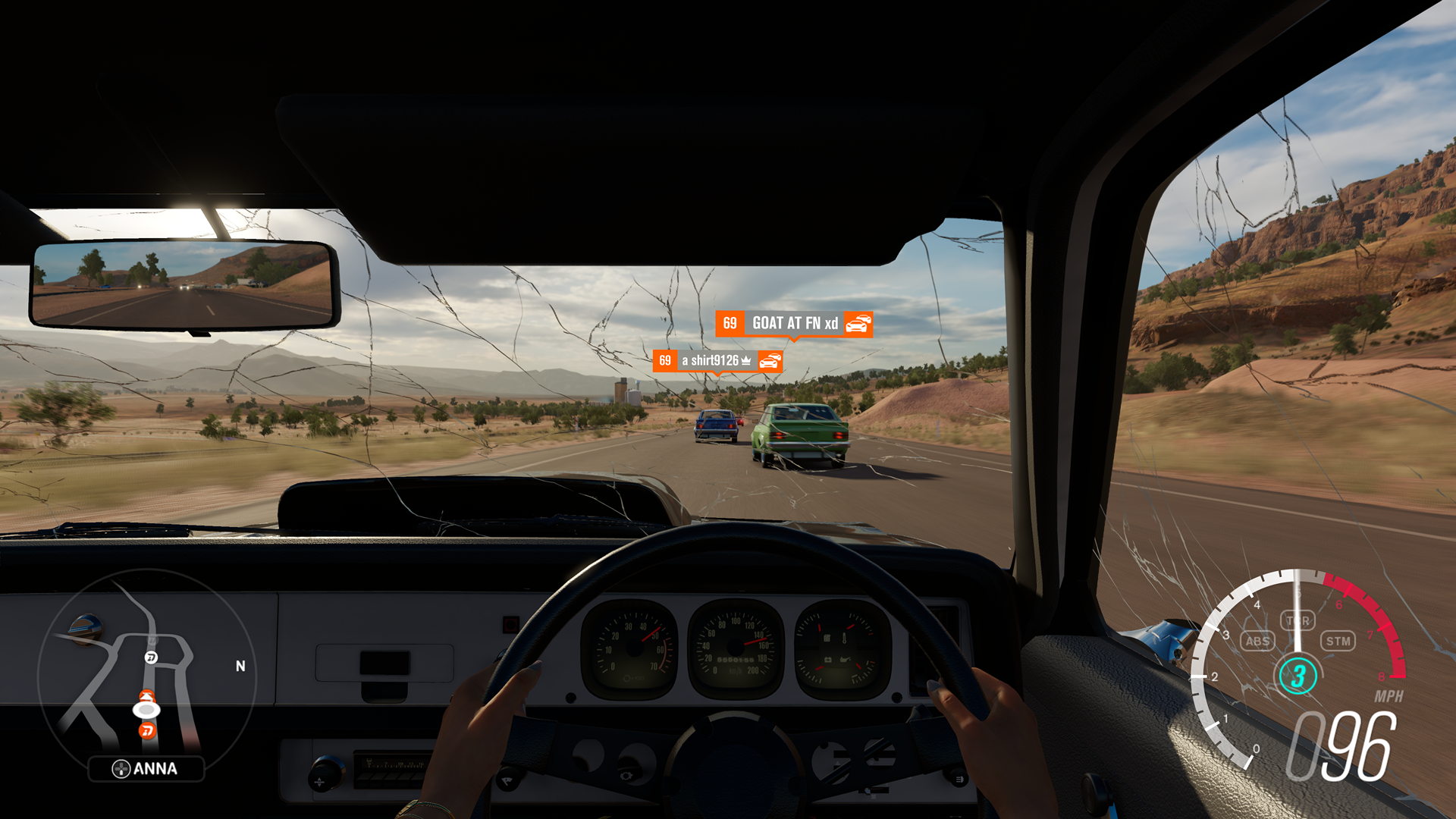Viewport: 1456px width, 819px height.
Task: Select the crown icon next to a shirt9126
Action: coord(745,361)
